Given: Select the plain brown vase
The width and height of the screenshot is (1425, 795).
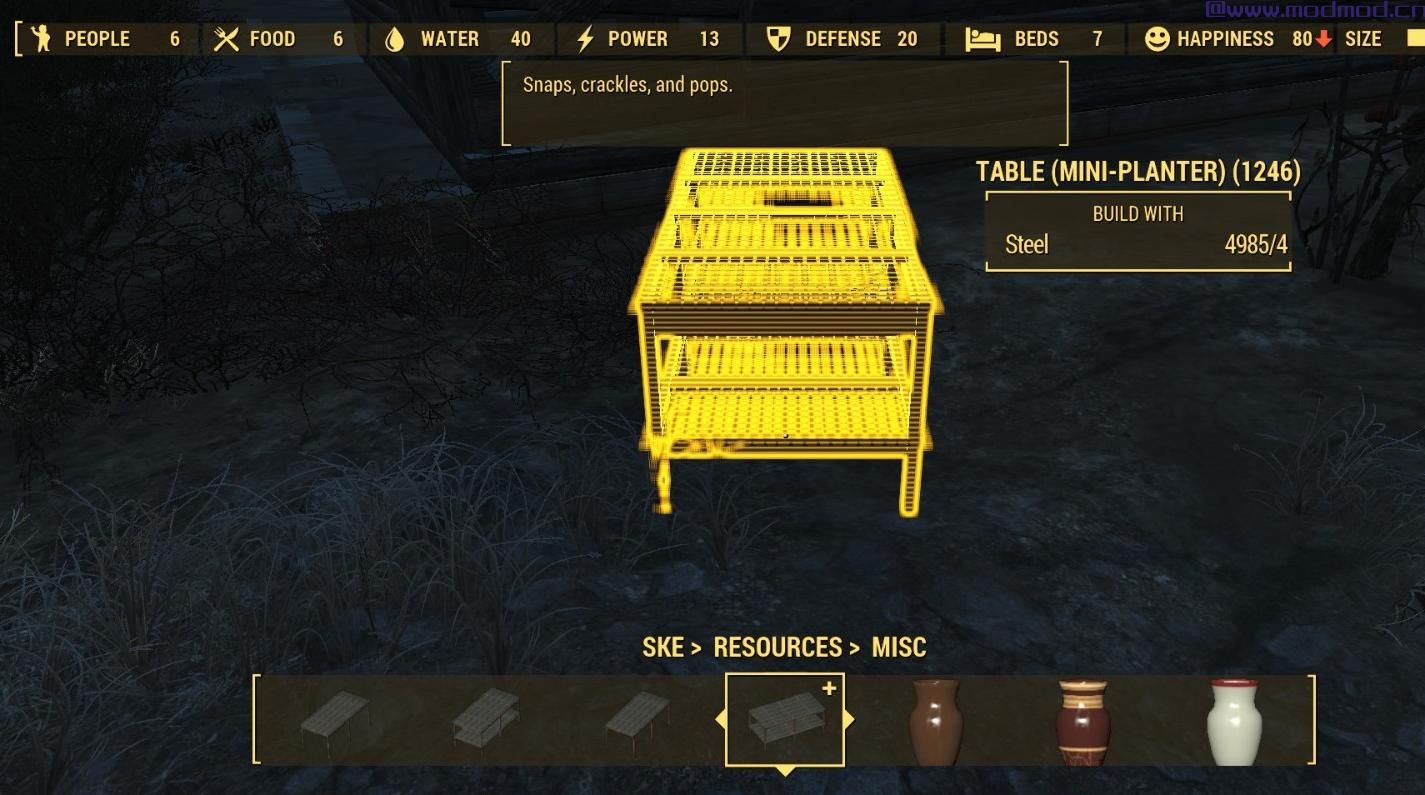Looking at the screenshot, I should [935, 722].
